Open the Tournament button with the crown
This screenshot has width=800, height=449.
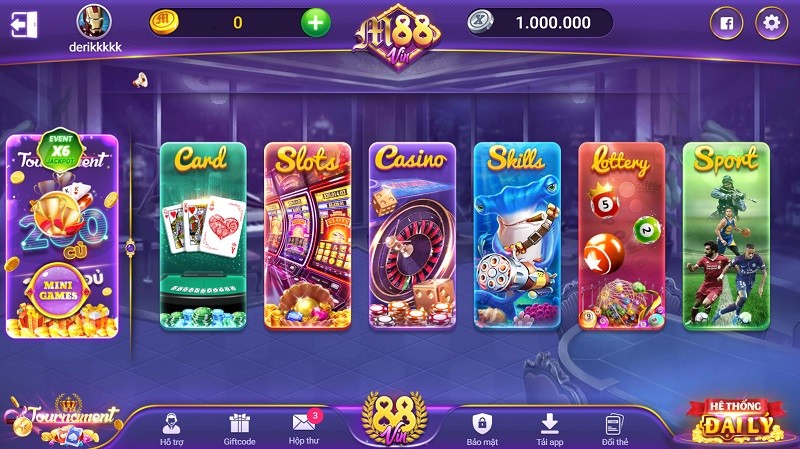(62, 420)
